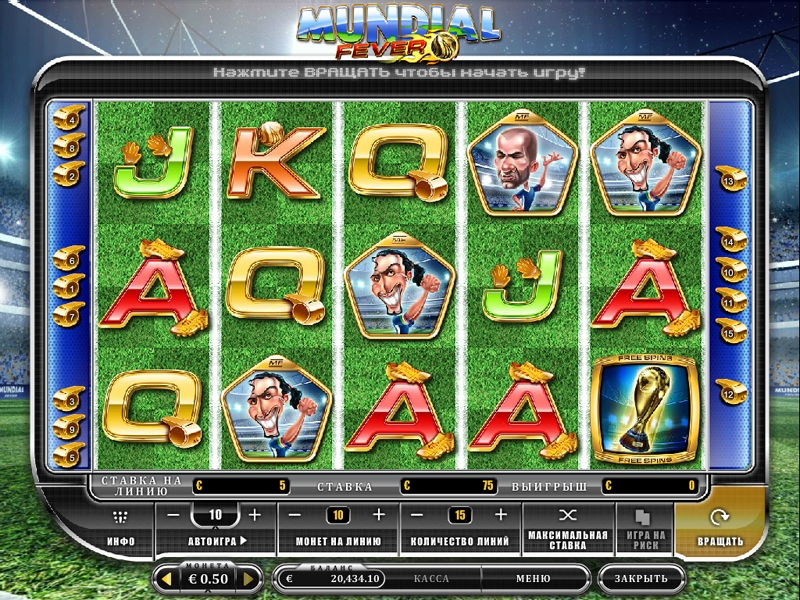
Task: Set МАКСИМАЛЬНАЯ СТАВКА max bet
Action: (567, 527)
